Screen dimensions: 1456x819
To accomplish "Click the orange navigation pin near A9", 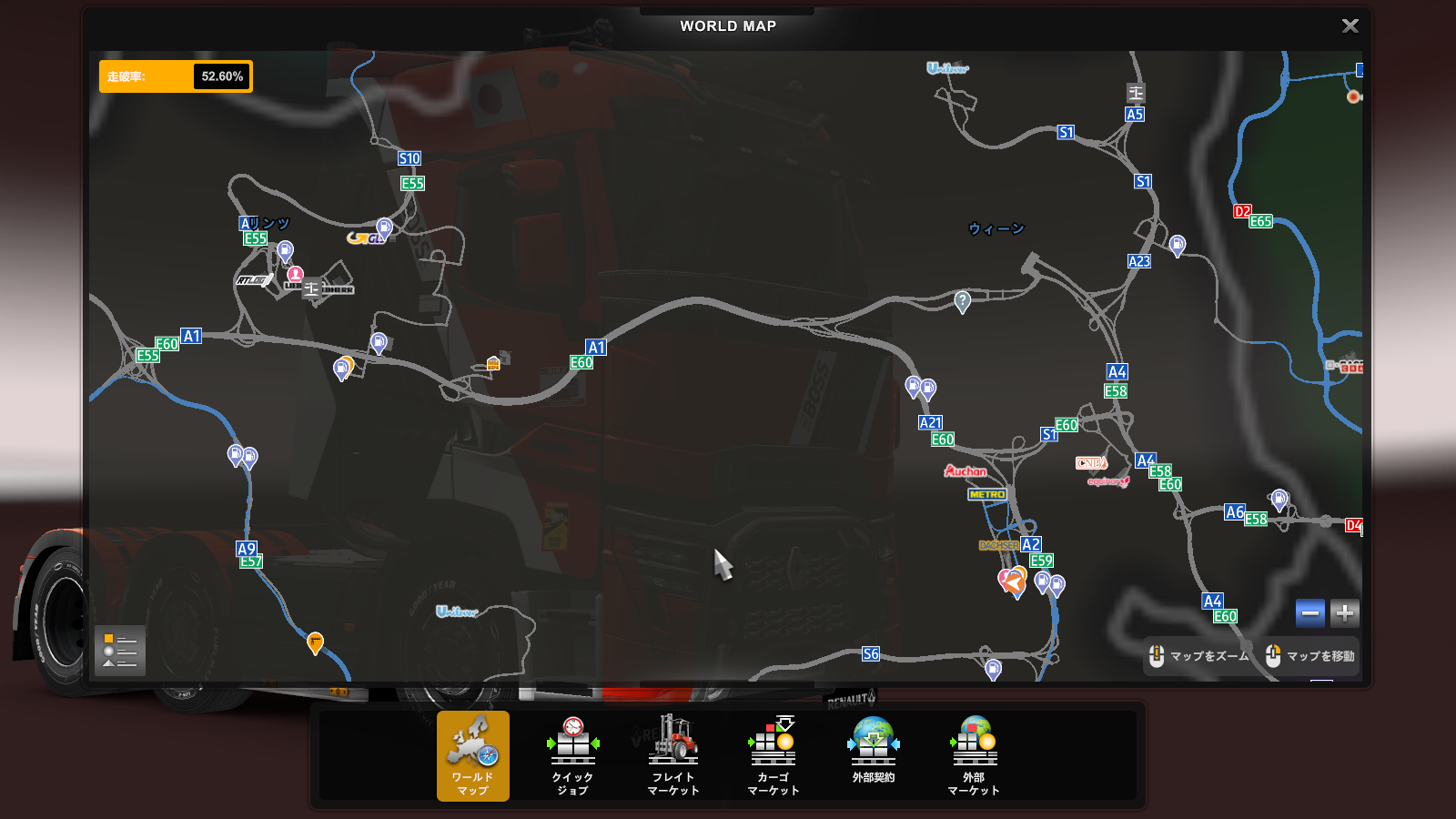I will (315, 642).
